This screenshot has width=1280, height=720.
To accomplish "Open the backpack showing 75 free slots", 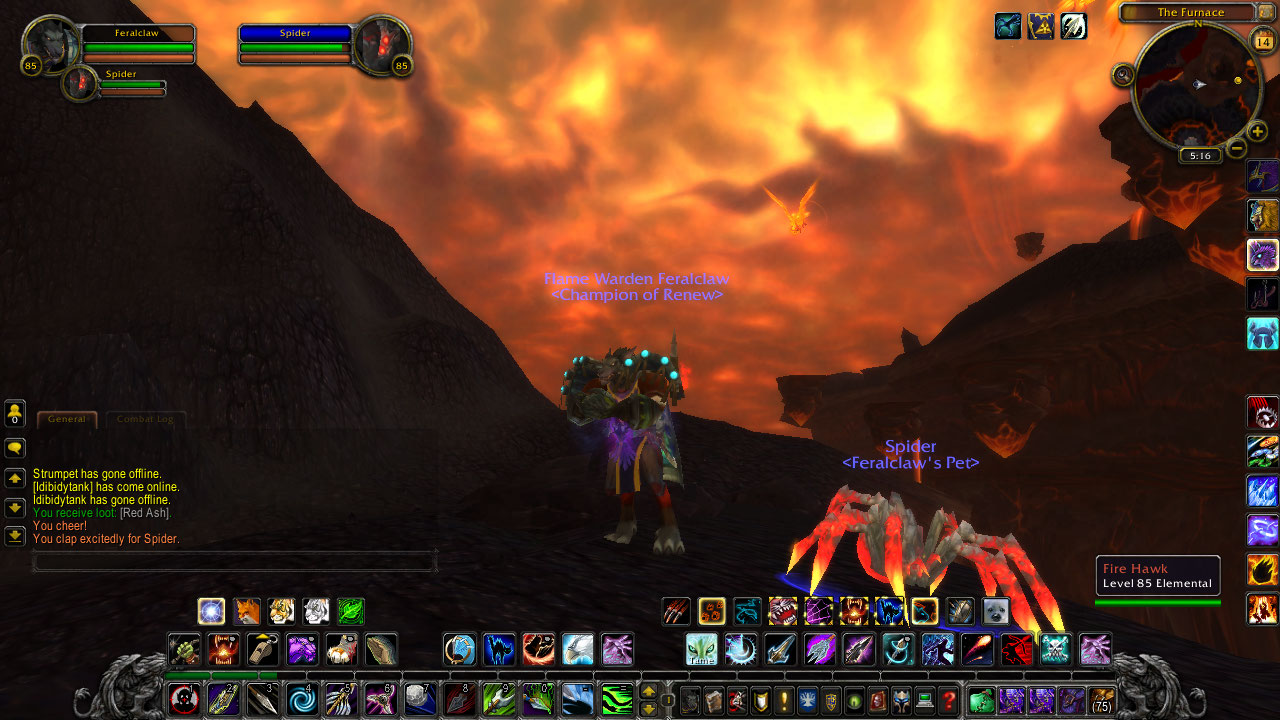I will click(x=1103, y=700).
